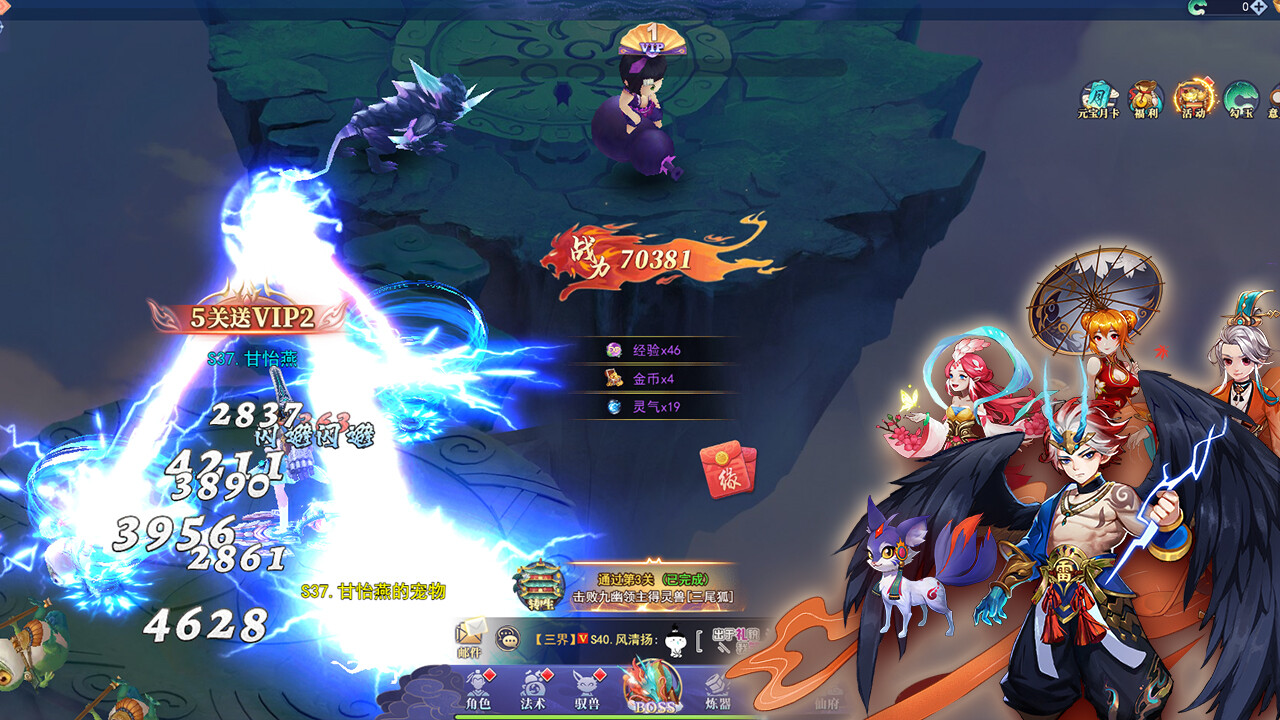Open the 炼器 equipment forging icon

pos(716,688)
